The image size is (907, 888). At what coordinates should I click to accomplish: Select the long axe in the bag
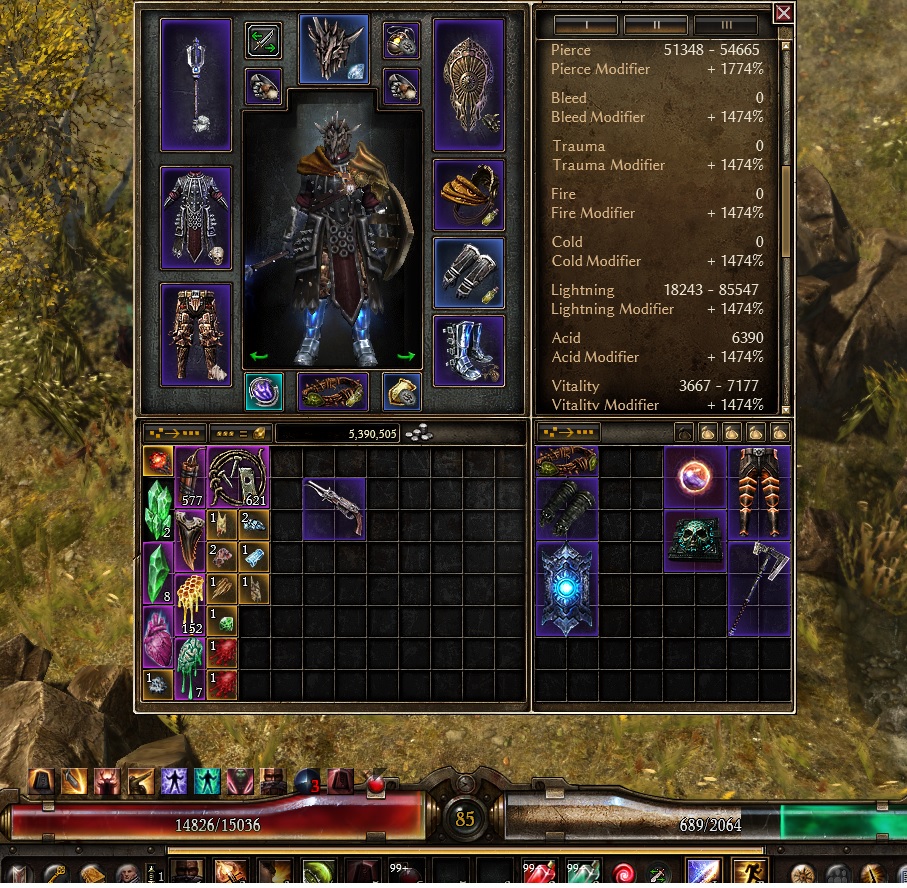pyautogui.click(x=758, y=589)
